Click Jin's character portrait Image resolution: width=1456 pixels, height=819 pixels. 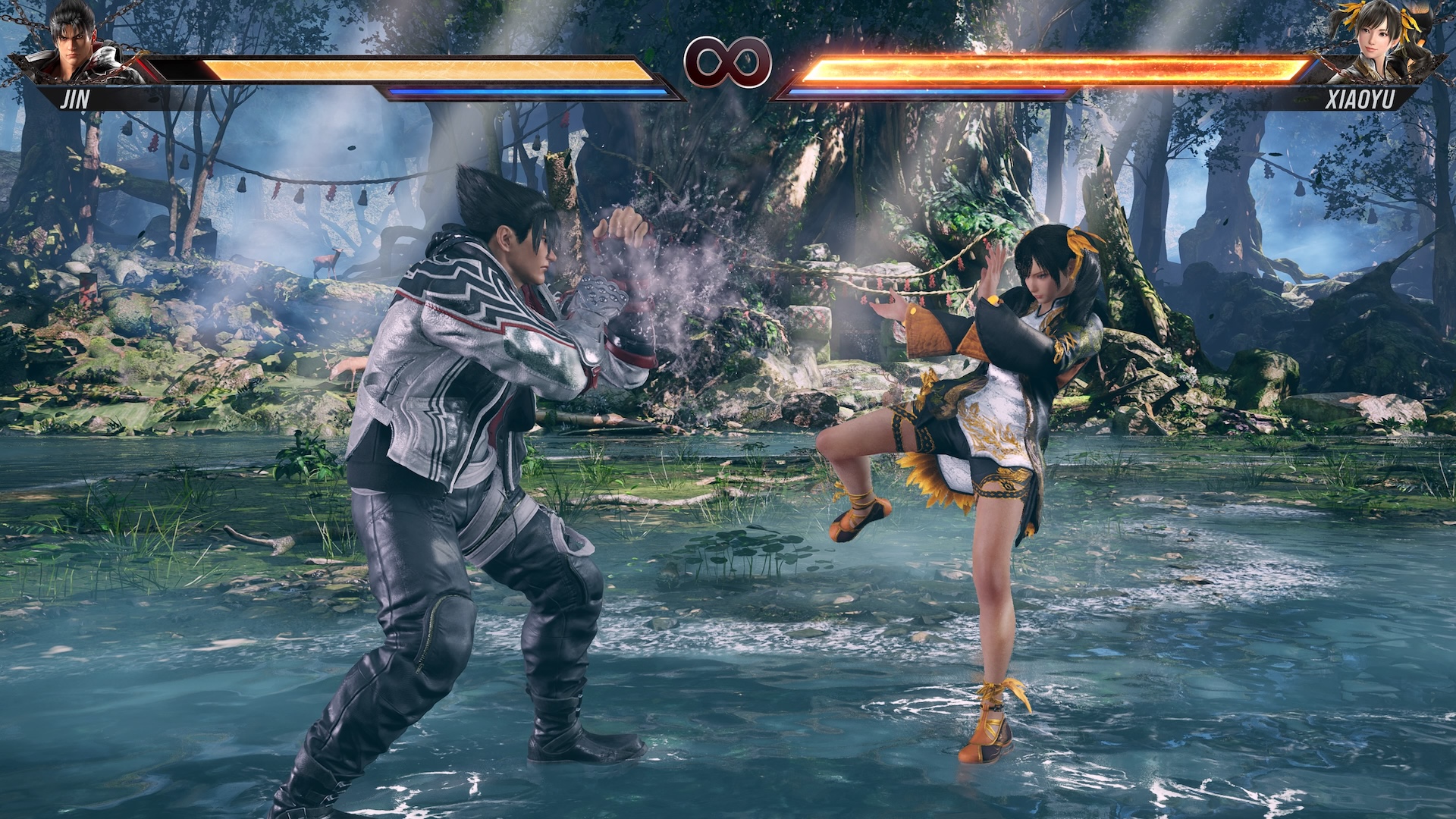(76, 44)
